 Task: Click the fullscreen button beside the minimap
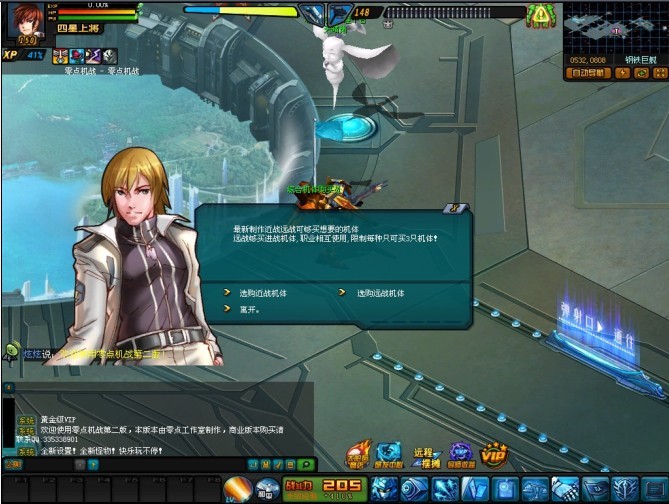pyautogui.click(x=659, y=73)
